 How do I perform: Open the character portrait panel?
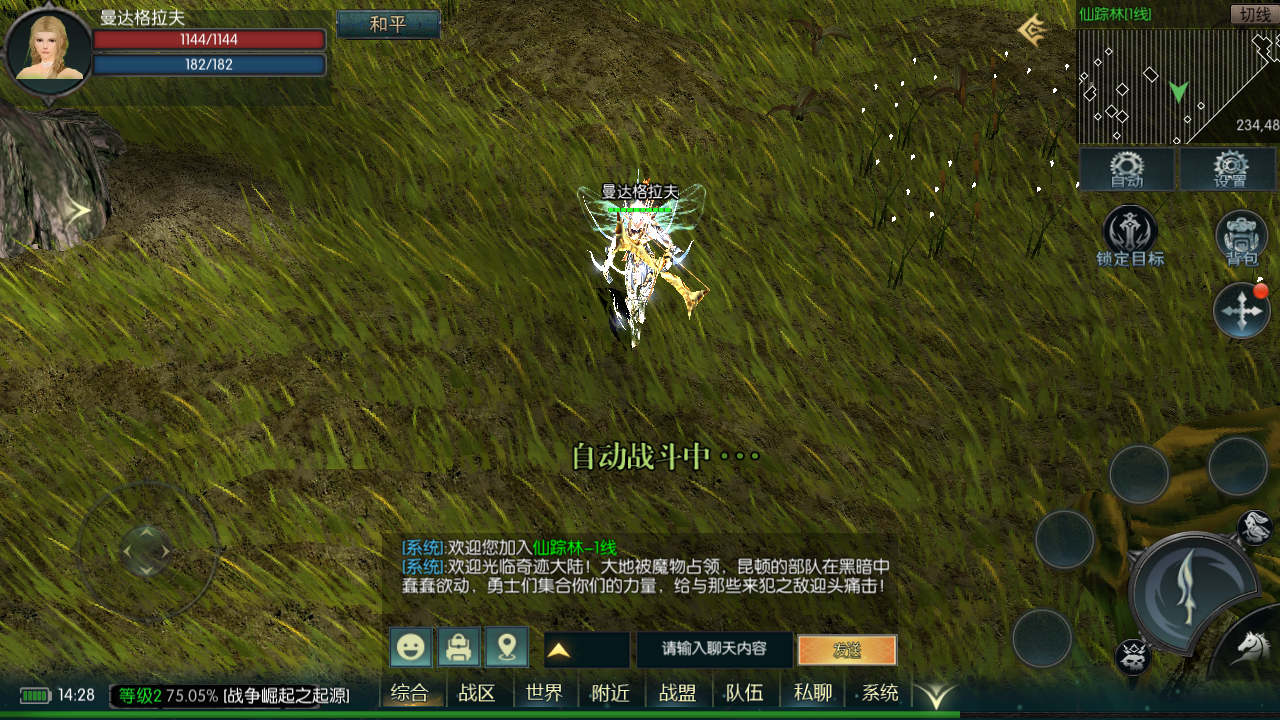coord(48,51)
